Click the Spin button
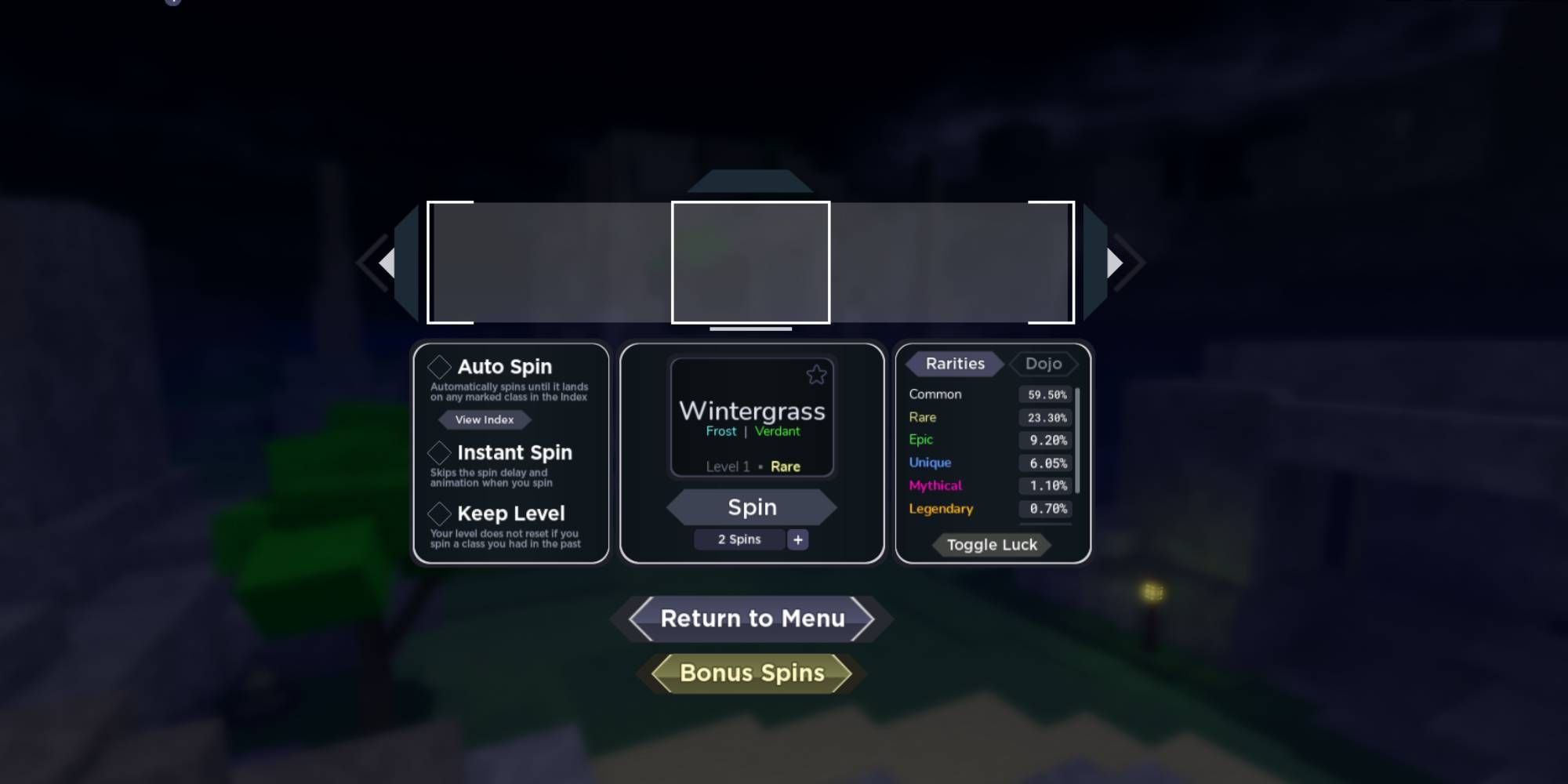Screen dimensions: 1568x784 pyautogui.click(x=752, y=507)
